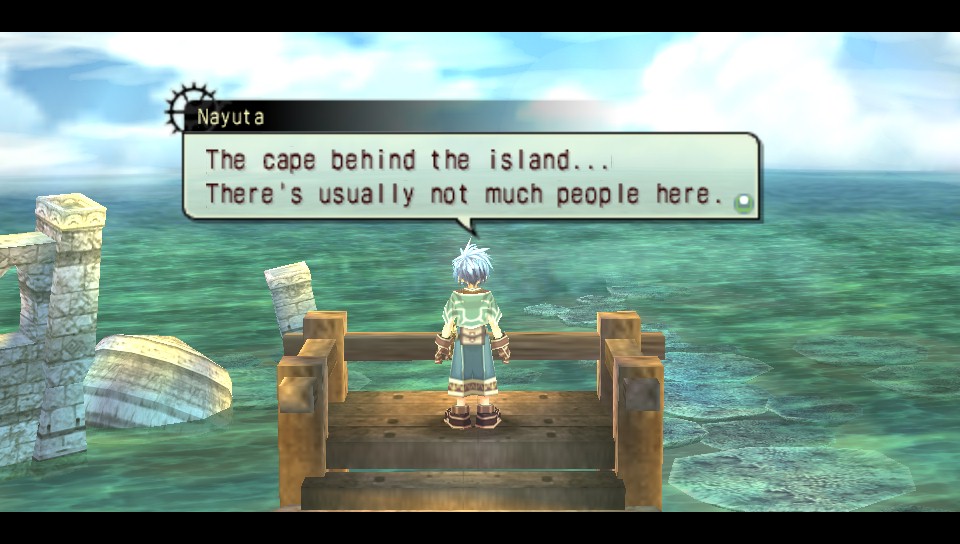Viewport: 960px width, 544px height.
Task: Click the green dialogue advance indicator
Action: click(742, 203)
